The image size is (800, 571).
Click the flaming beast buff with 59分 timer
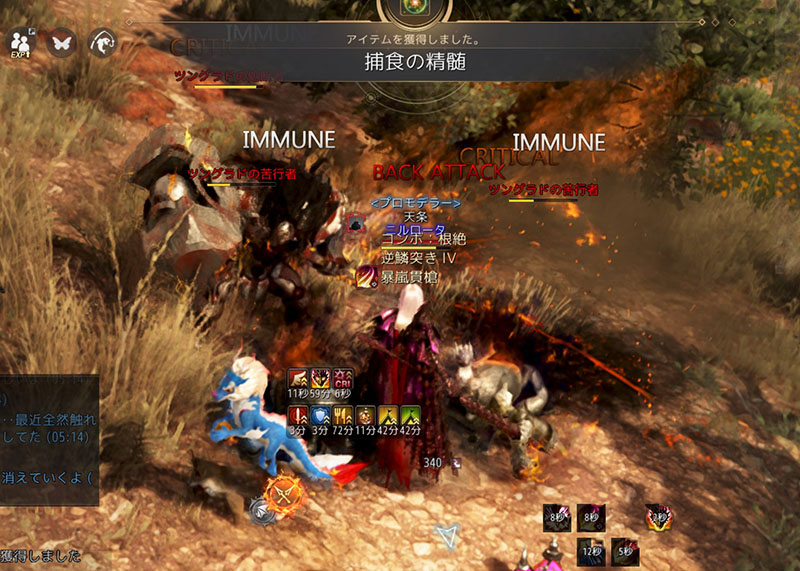tap(321, 378)
